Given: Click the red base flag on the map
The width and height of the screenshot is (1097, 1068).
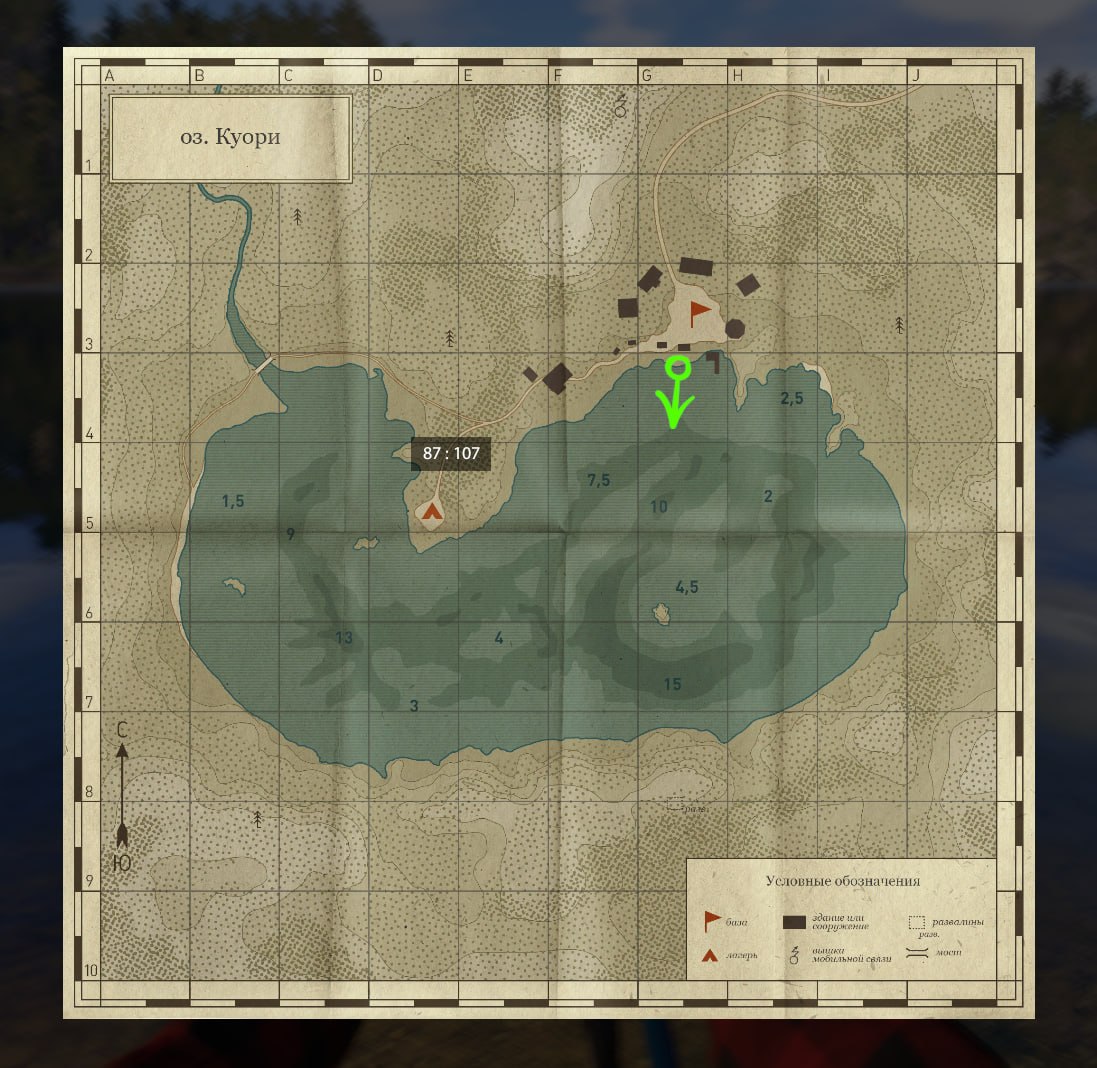Looking at the screenshot, I should coord(699,312).
